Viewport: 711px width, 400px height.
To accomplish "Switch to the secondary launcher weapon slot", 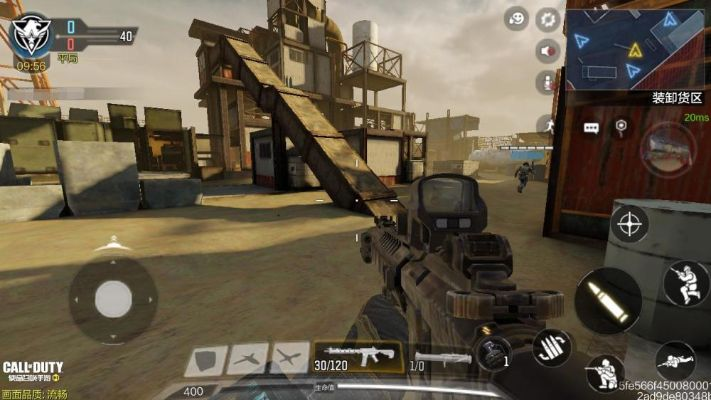I will click(x=442, y=358).
